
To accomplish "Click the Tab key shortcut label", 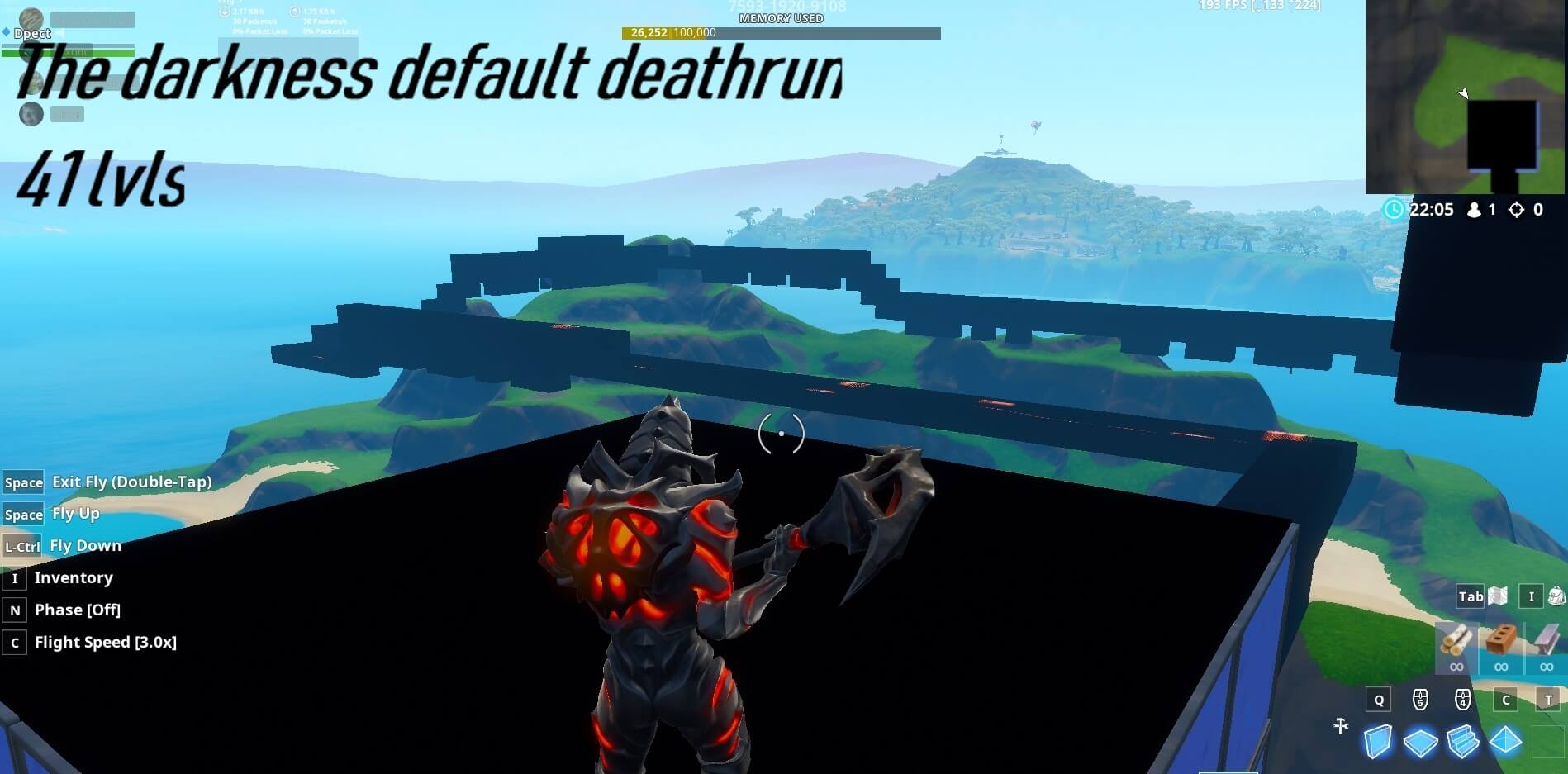I will (1470, 596).
